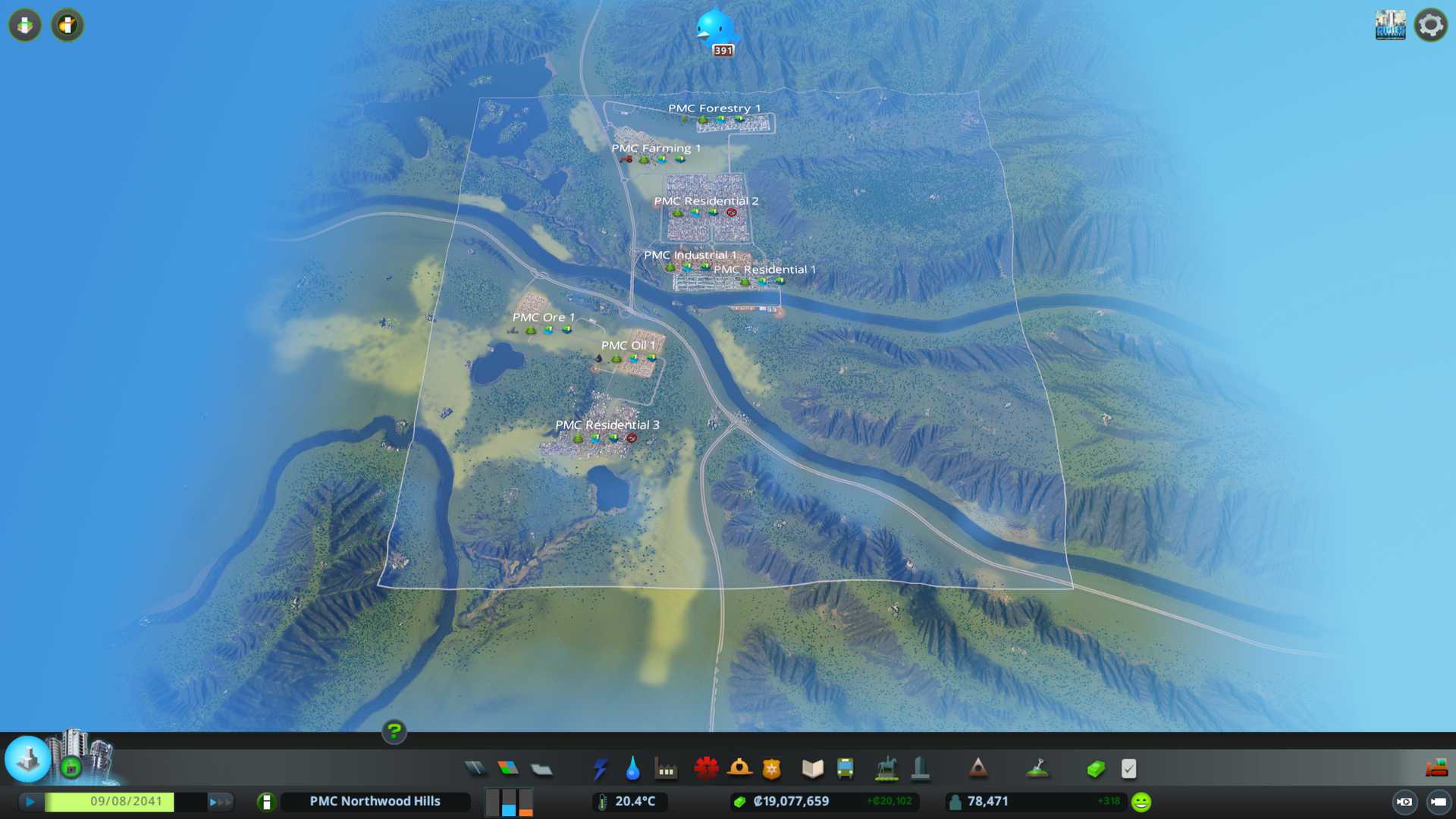
Task: Open the gear settings menu
Action: [x=1430, y=26]
